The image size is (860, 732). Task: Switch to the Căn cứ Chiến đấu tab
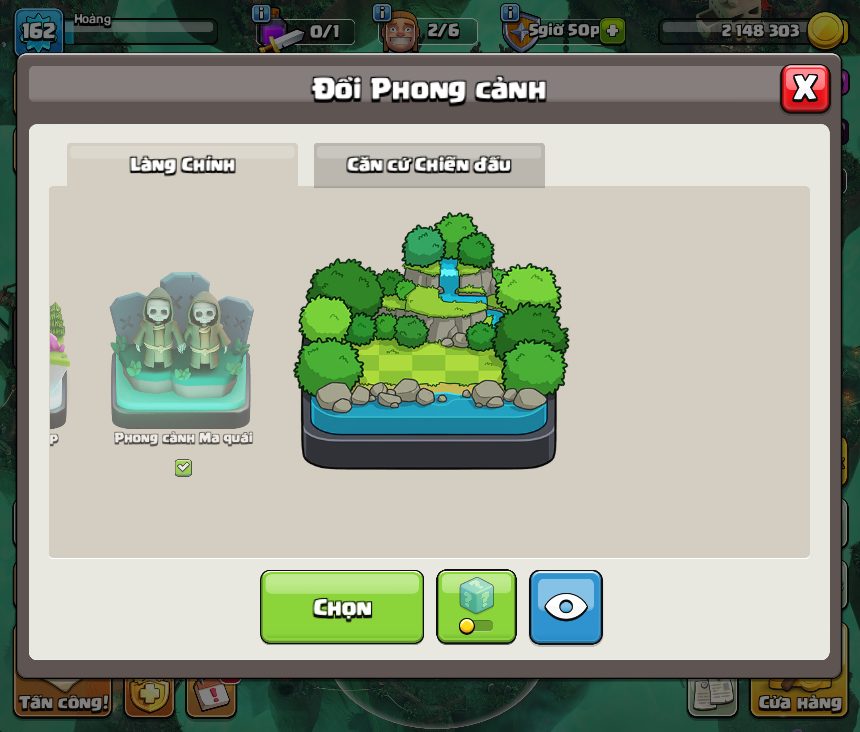tap(429, 165)
